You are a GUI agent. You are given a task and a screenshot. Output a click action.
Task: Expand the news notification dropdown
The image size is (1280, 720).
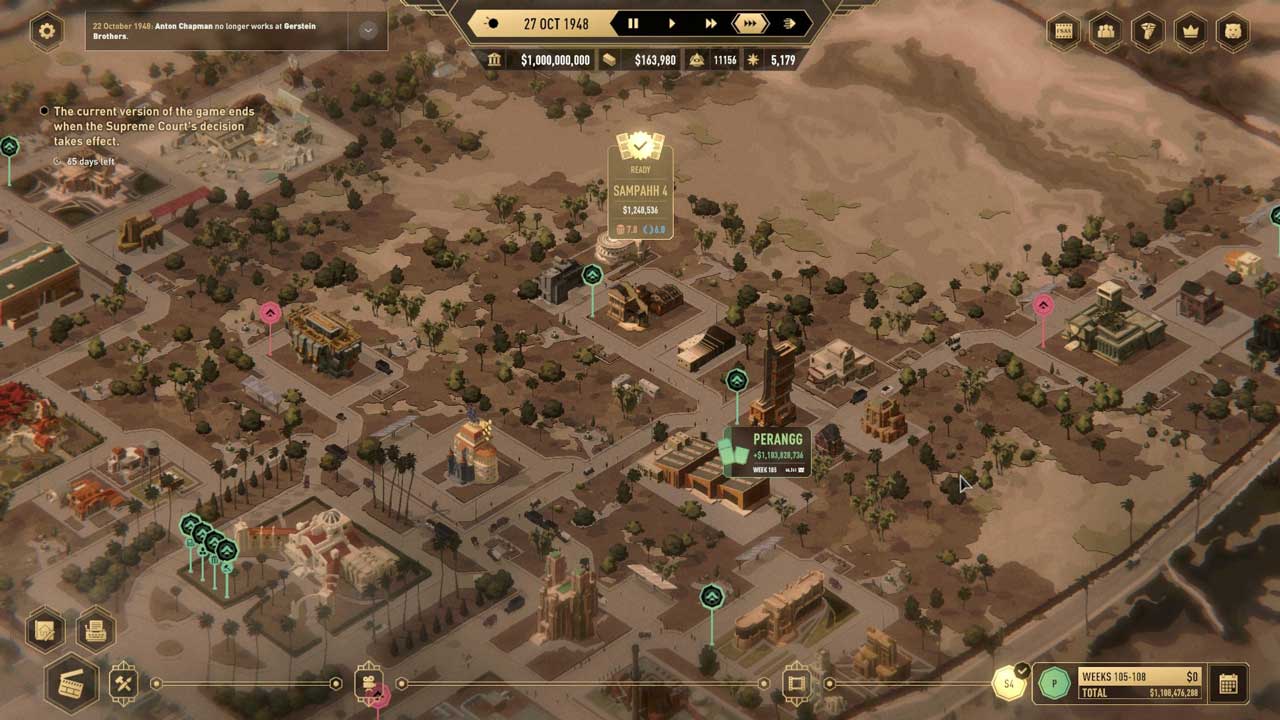(x=367, y=31)
